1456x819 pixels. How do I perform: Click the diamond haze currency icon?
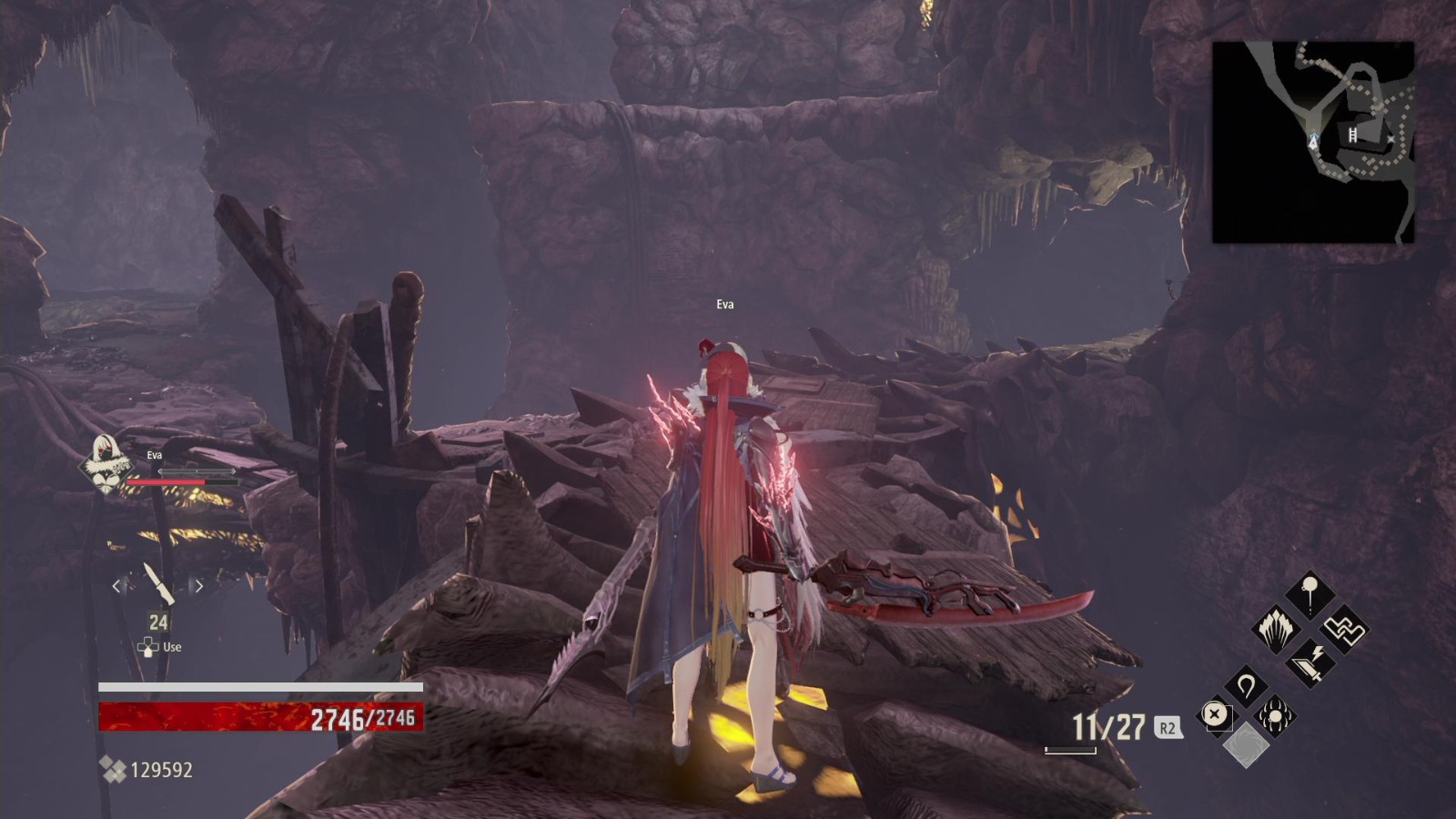pos(112,770)
